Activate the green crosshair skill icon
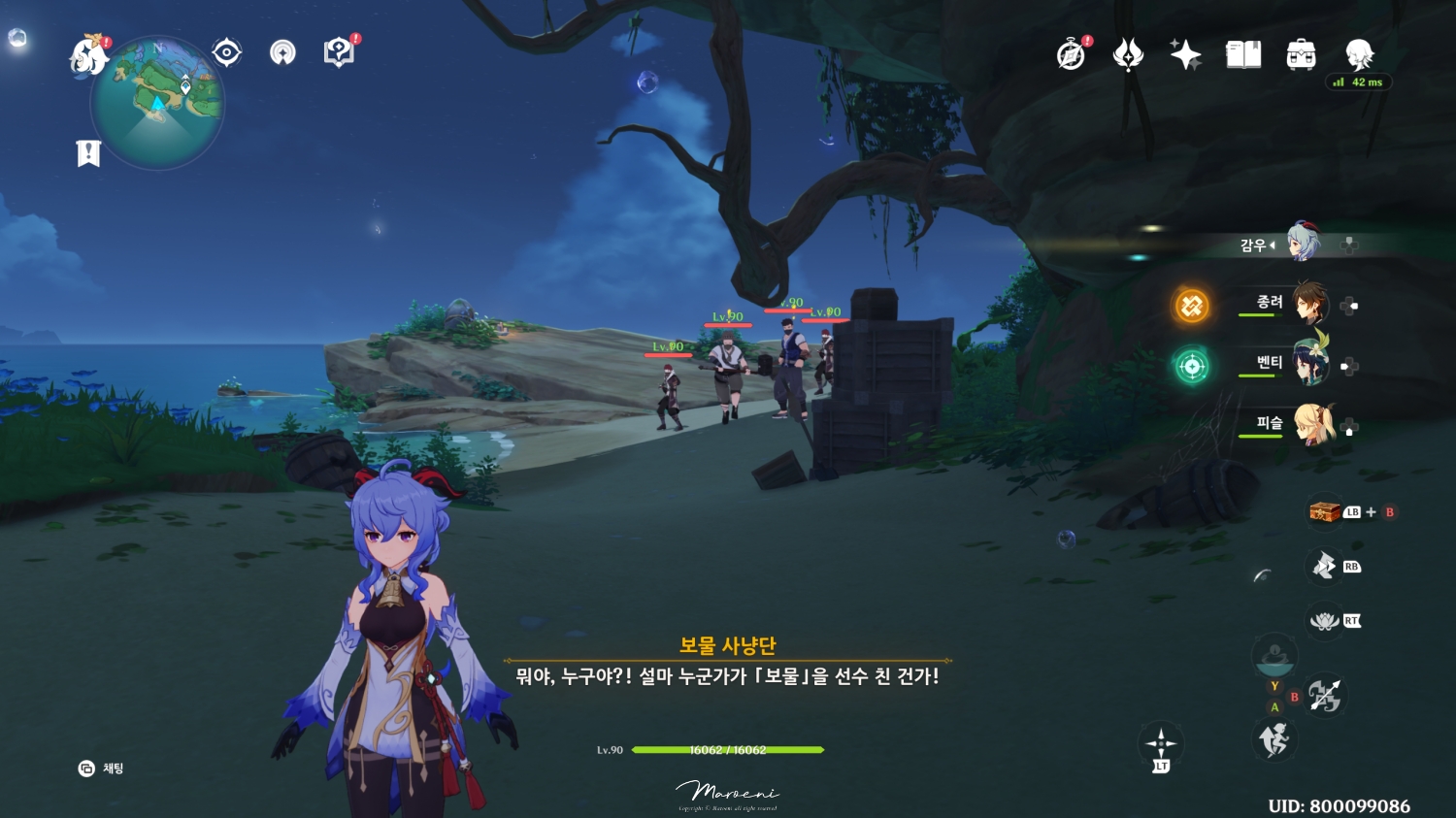Viewport: 1456px width, 818px height. click(x=1190, y=366)
